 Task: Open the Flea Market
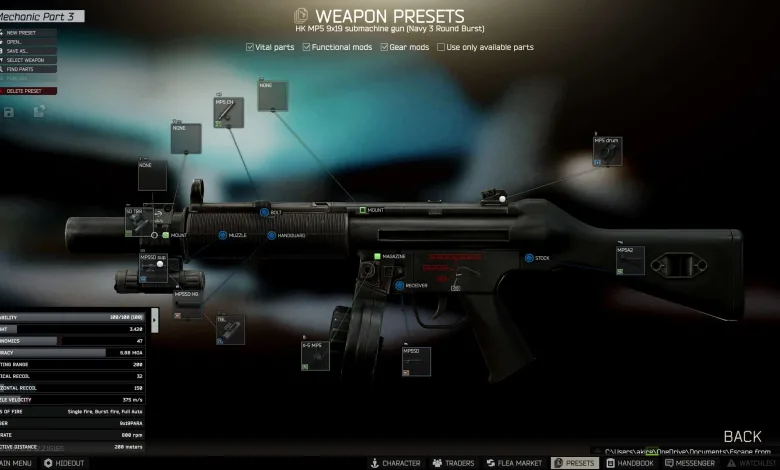[x=514, y=463]
